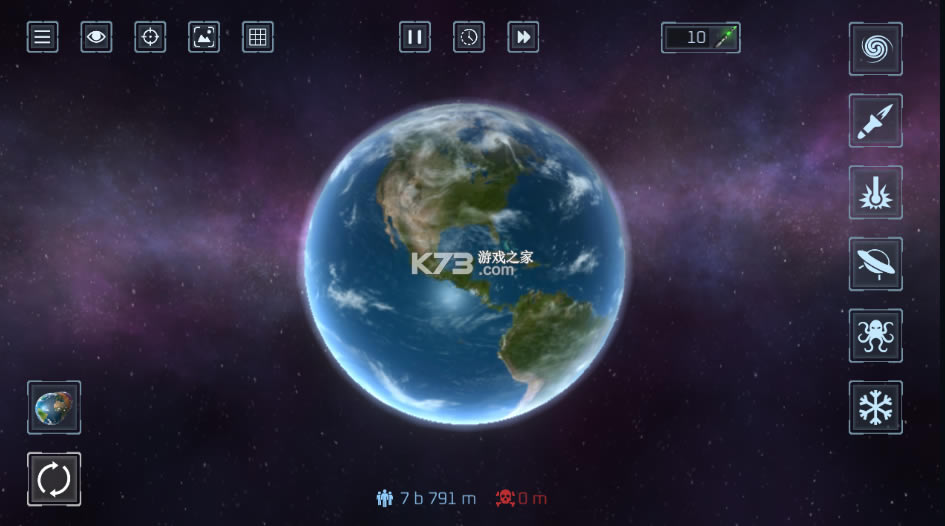Activate the UFO alien invasion weapon
The width and height of the screenshot is (945, 526).
(875, 264)
